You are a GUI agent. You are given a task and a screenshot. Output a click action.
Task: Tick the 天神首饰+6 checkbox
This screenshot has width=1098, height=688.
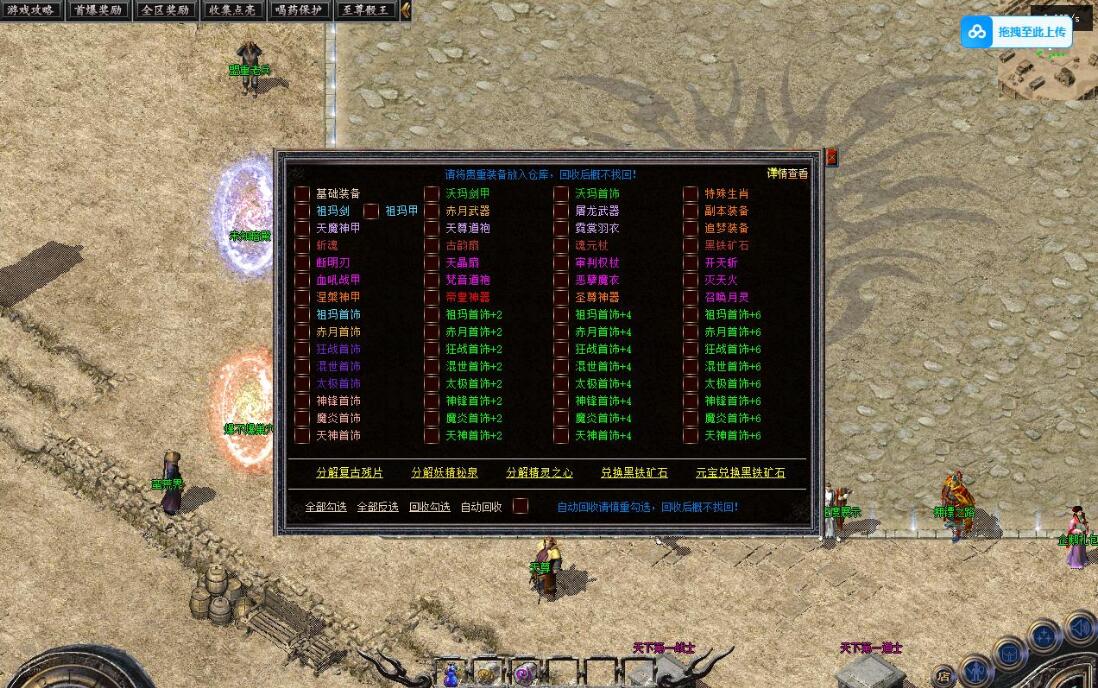coord(691,436)
